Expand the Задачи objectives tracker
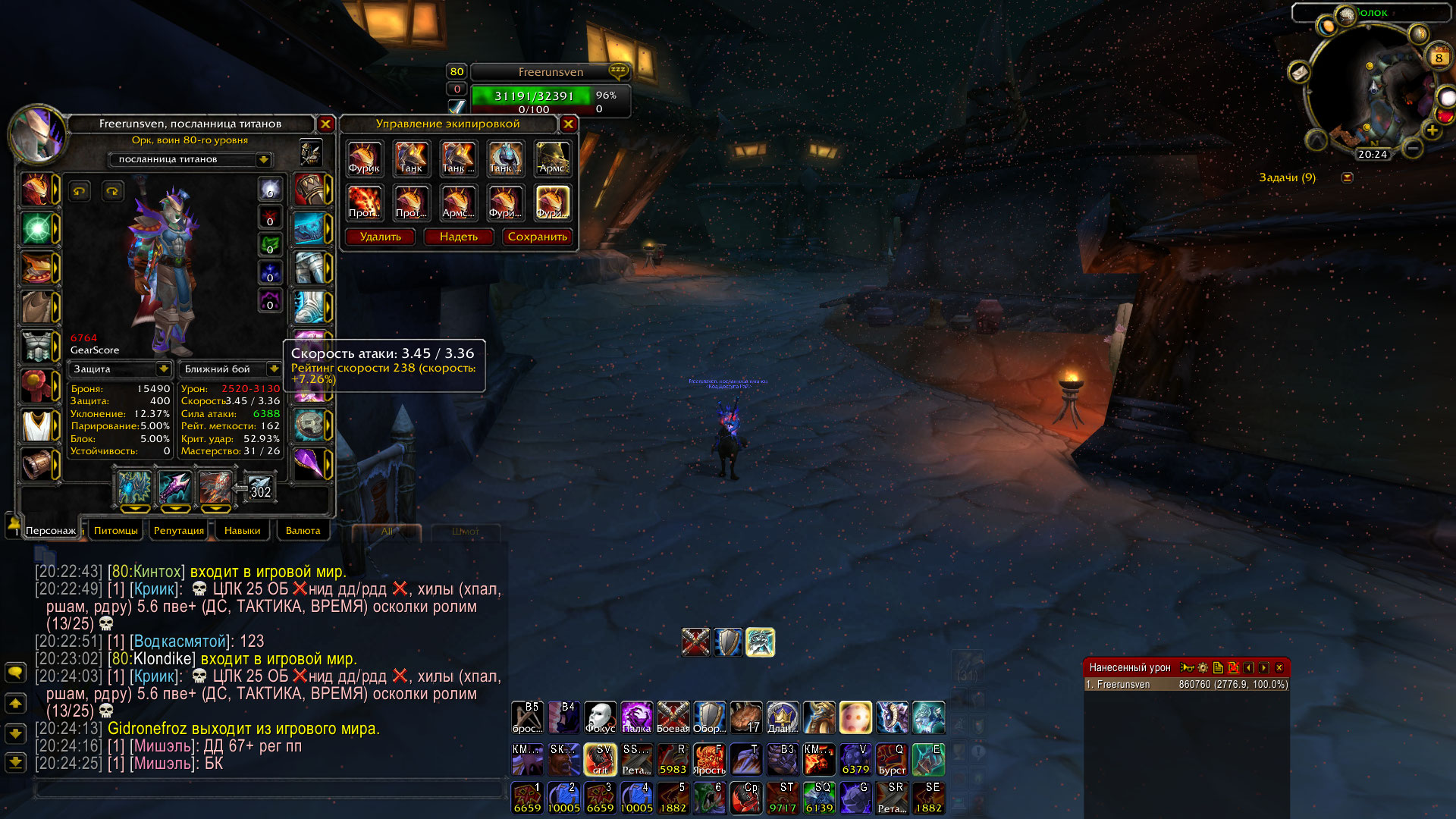The height and width of the screenshot is (819, 1456). (x=1347, y=177)
